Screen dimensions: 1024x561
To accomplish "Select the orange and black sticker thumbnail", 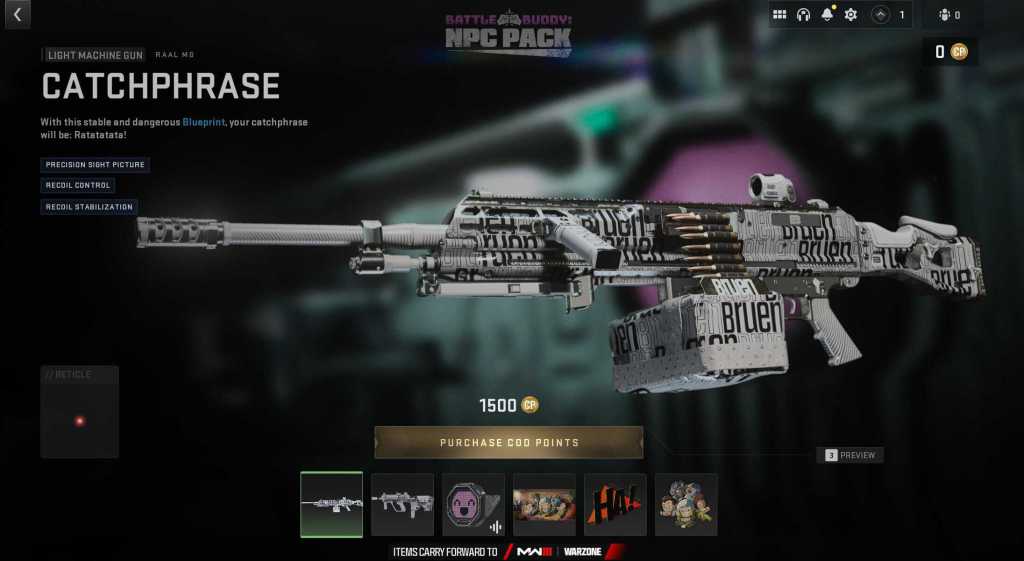I will tap(615, 504).
